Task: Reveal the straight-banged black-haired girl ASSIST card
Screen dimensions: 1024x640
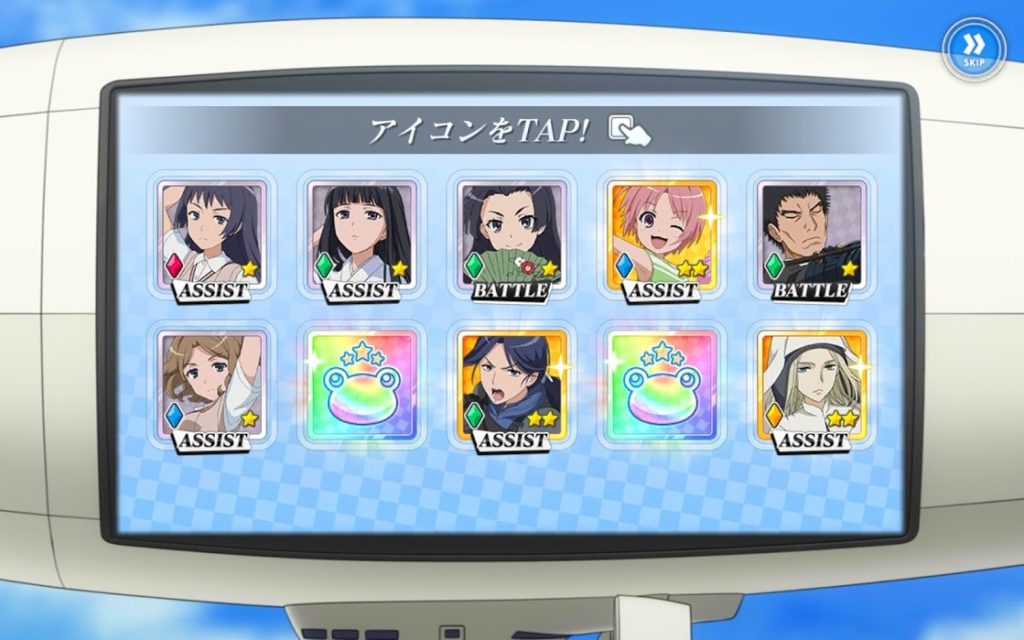Action: coord(361,238)
